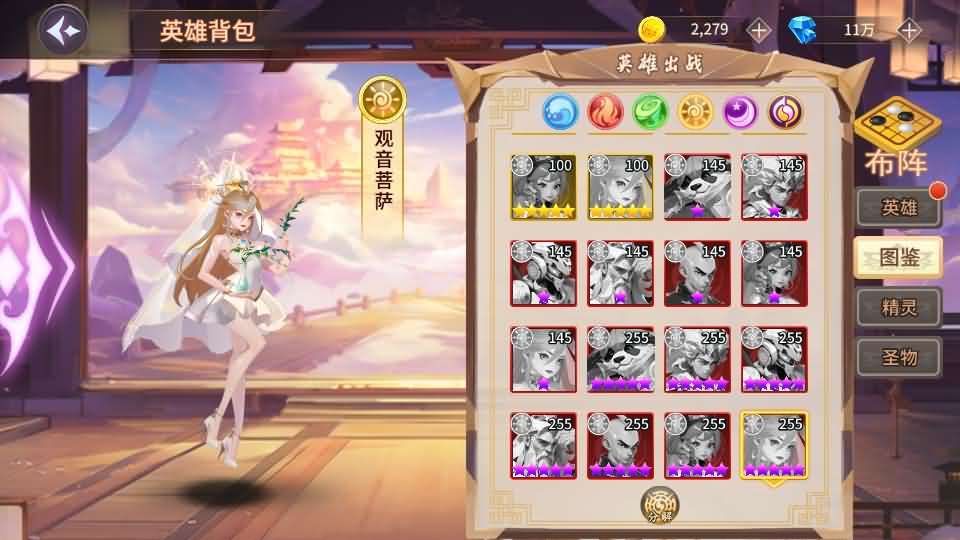960x540 pixels.
Task: Tap the 分解 decompose button
Action: pyautogui.click(x=660, y=505)
